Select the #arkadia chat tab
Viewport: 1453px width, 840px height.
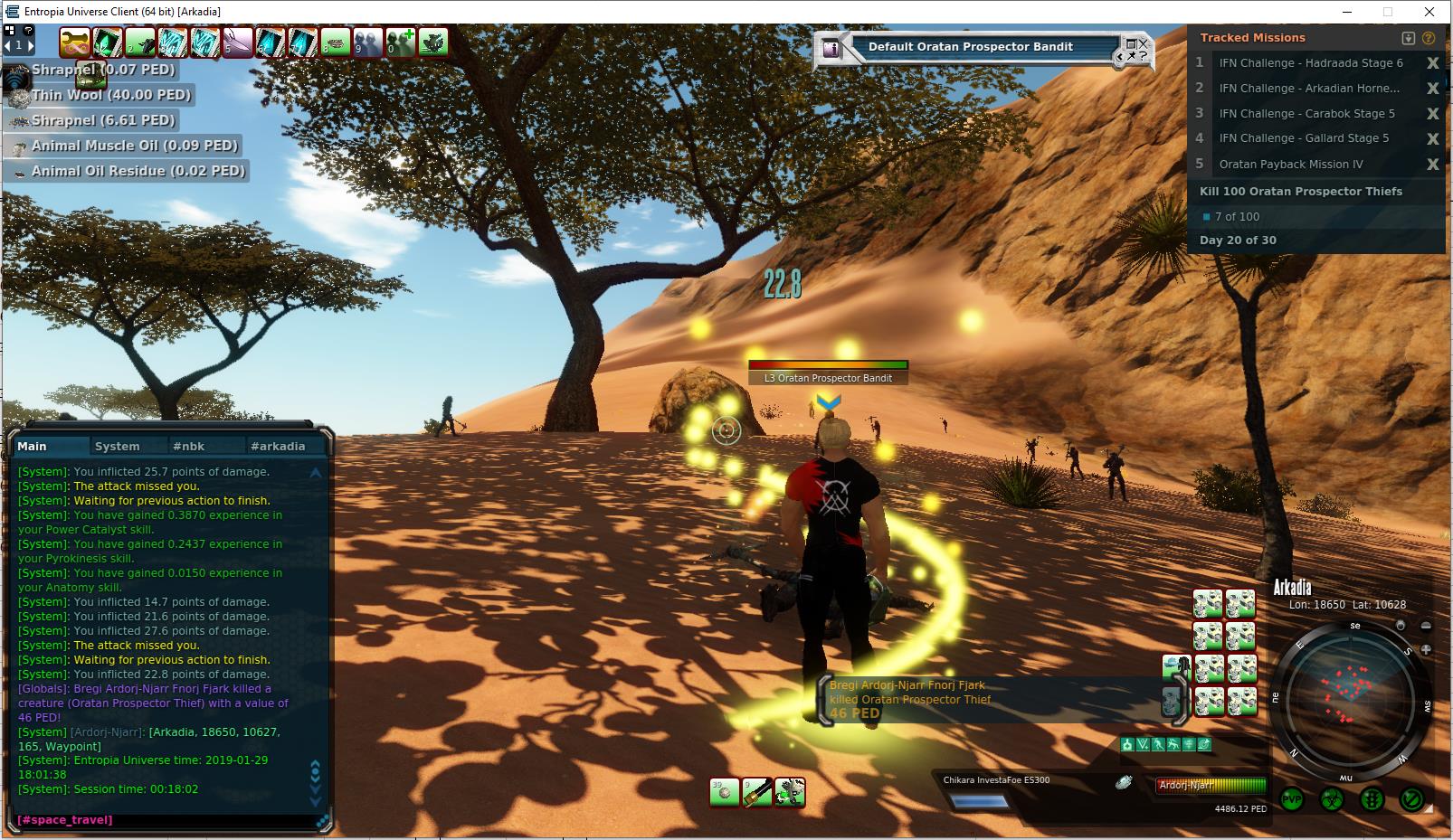[278, 446]
